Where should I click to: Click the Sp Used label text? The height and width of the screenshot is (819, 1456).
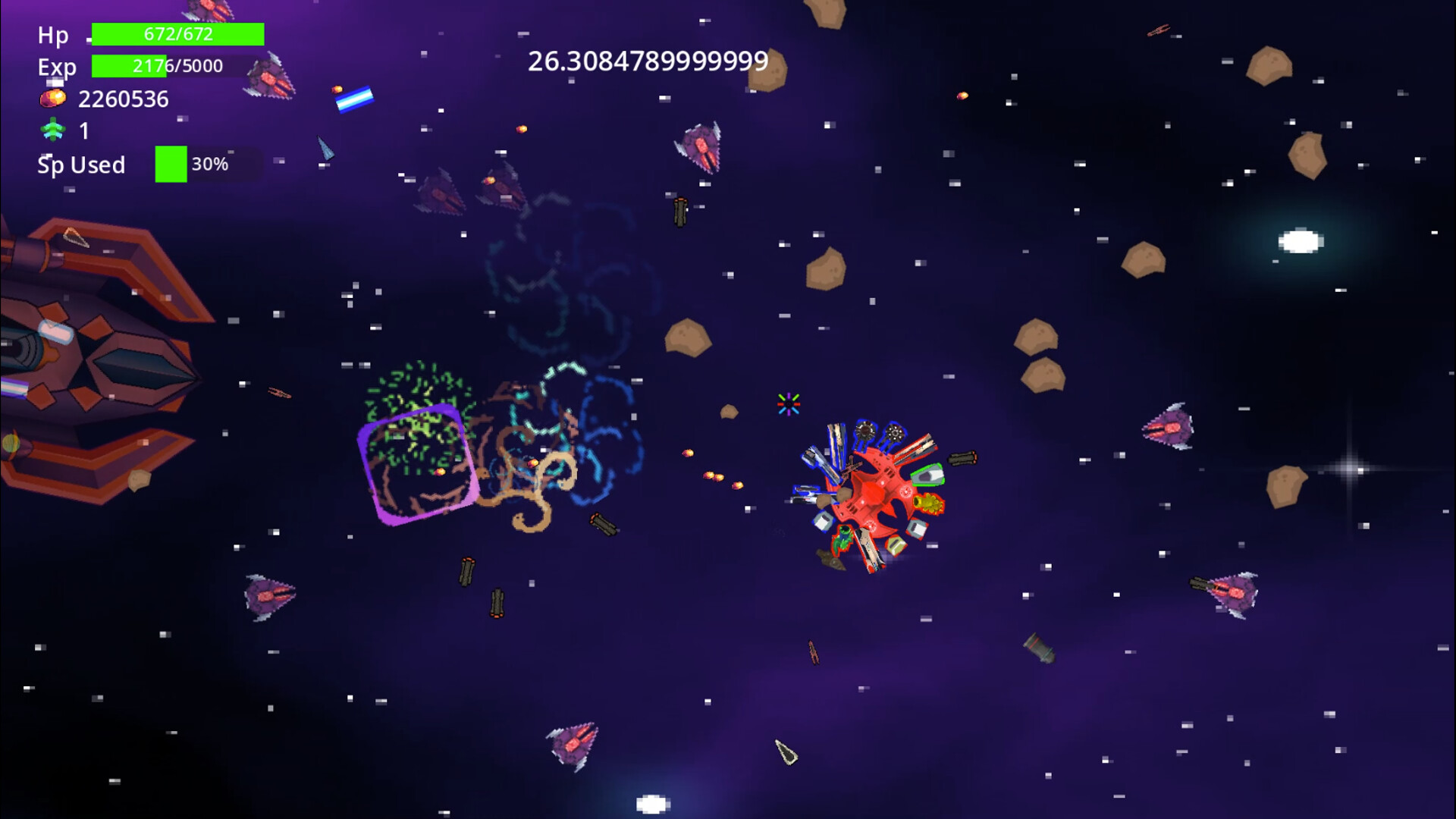point(81,165)
